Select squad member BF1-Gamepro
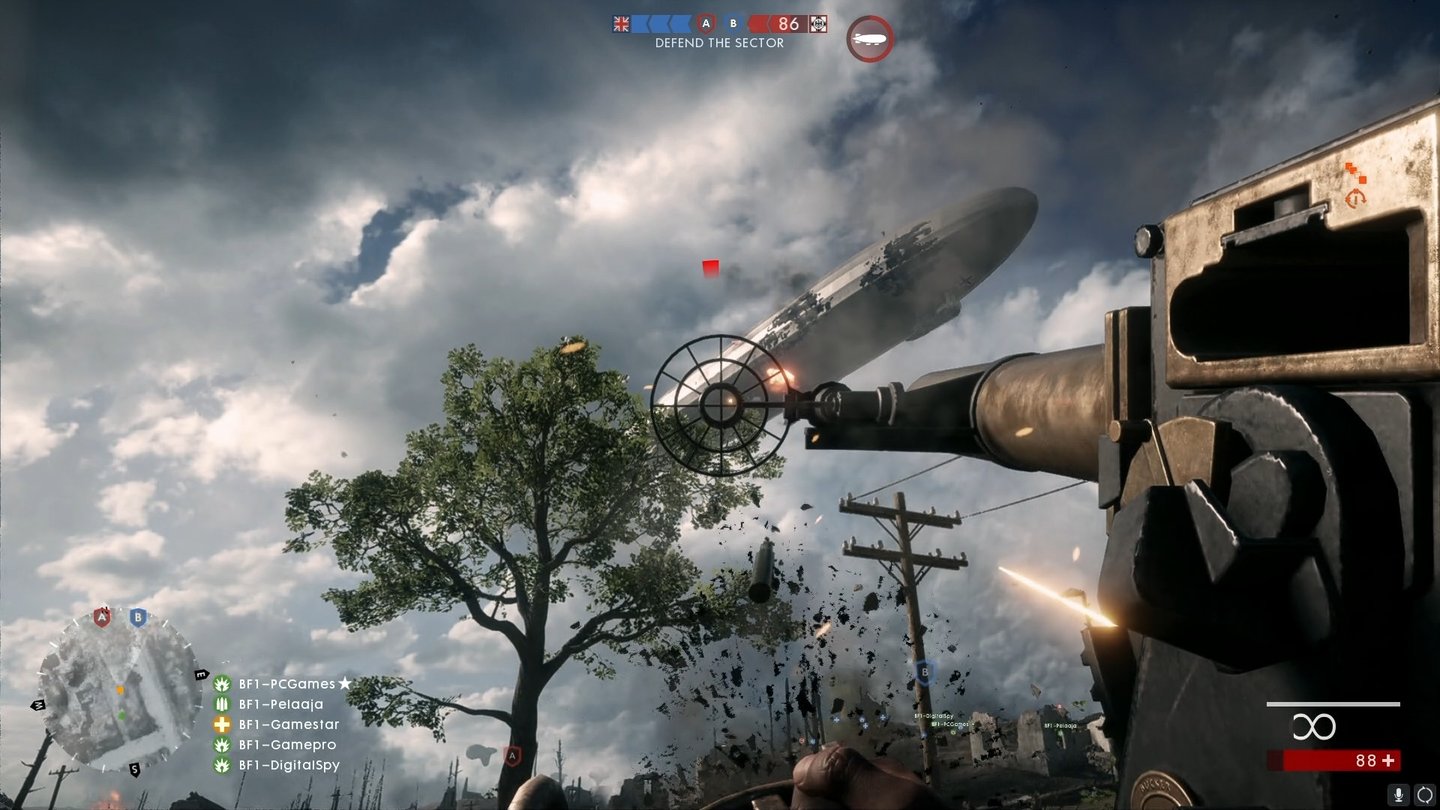1440x810 pixels. pyautogui.click(x=286, y=745)
